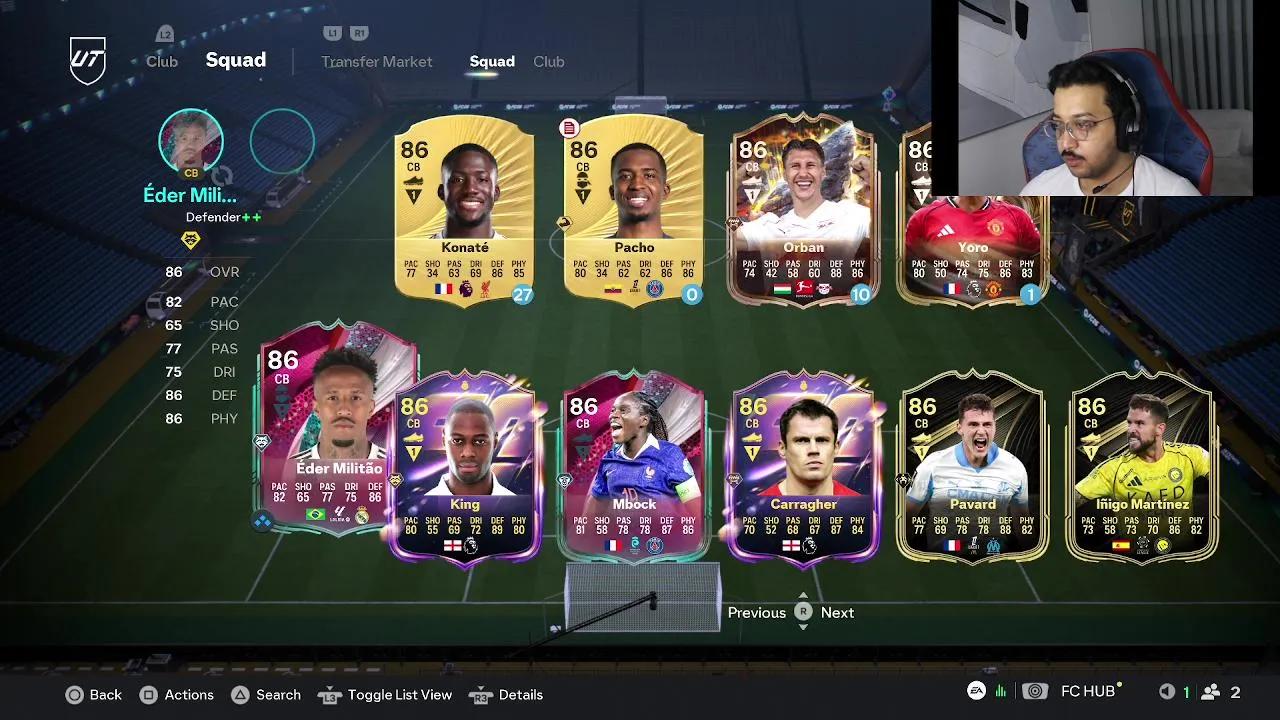Click the swap arrows beside Éder Militão's portrait

(222, 177)
